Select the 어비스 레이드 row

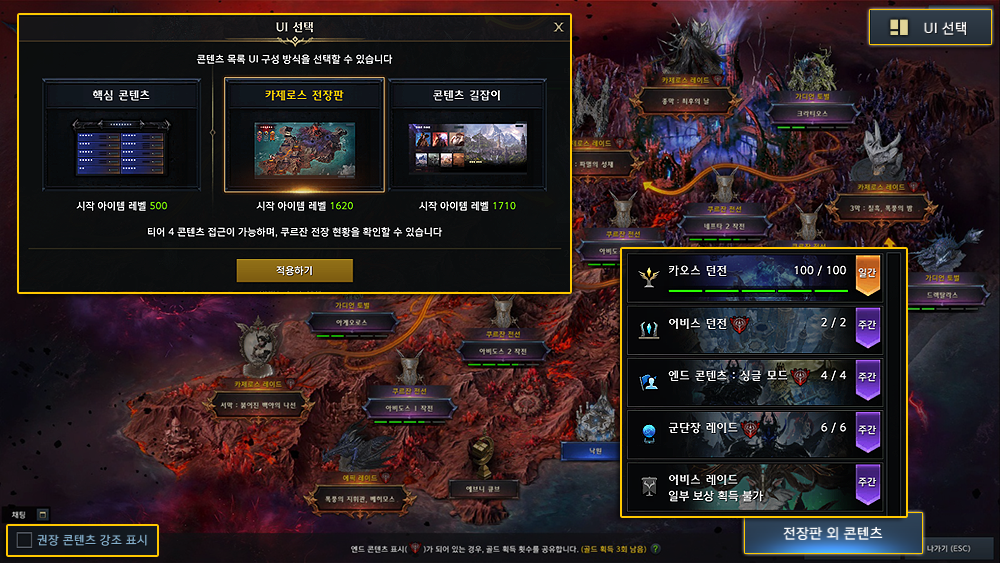pyautogui.click(x=750, y=486)
